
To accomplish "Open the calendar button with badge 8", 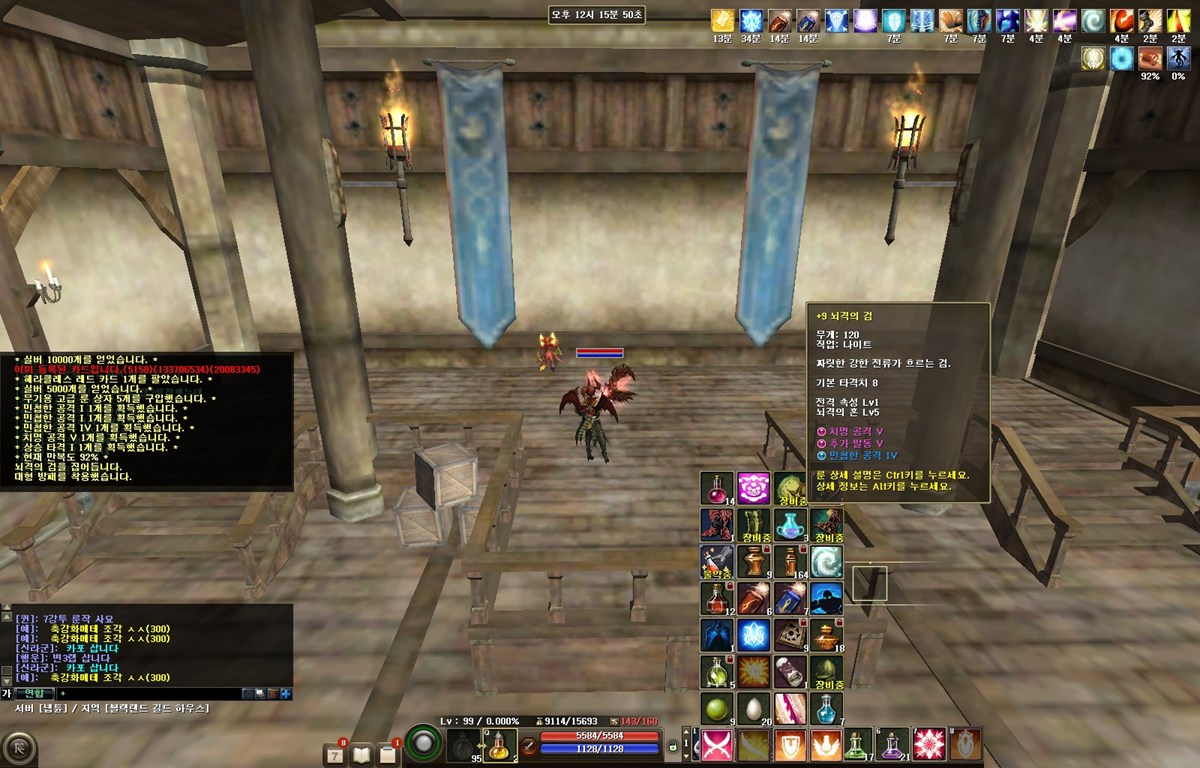I will (337, 754).
